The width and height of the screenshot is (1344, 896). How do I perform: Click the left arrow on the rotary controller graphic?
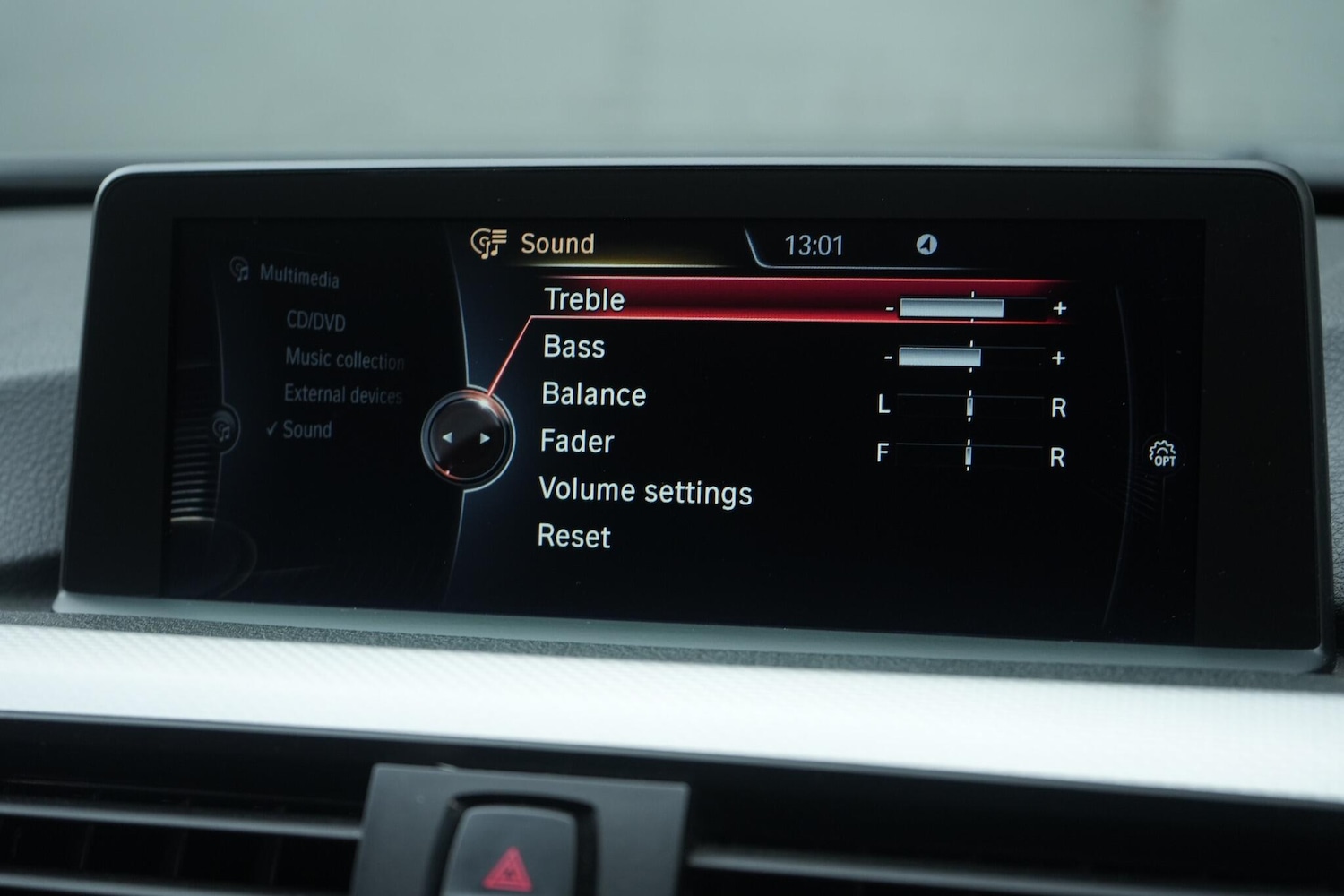click(x=449, y=439)
